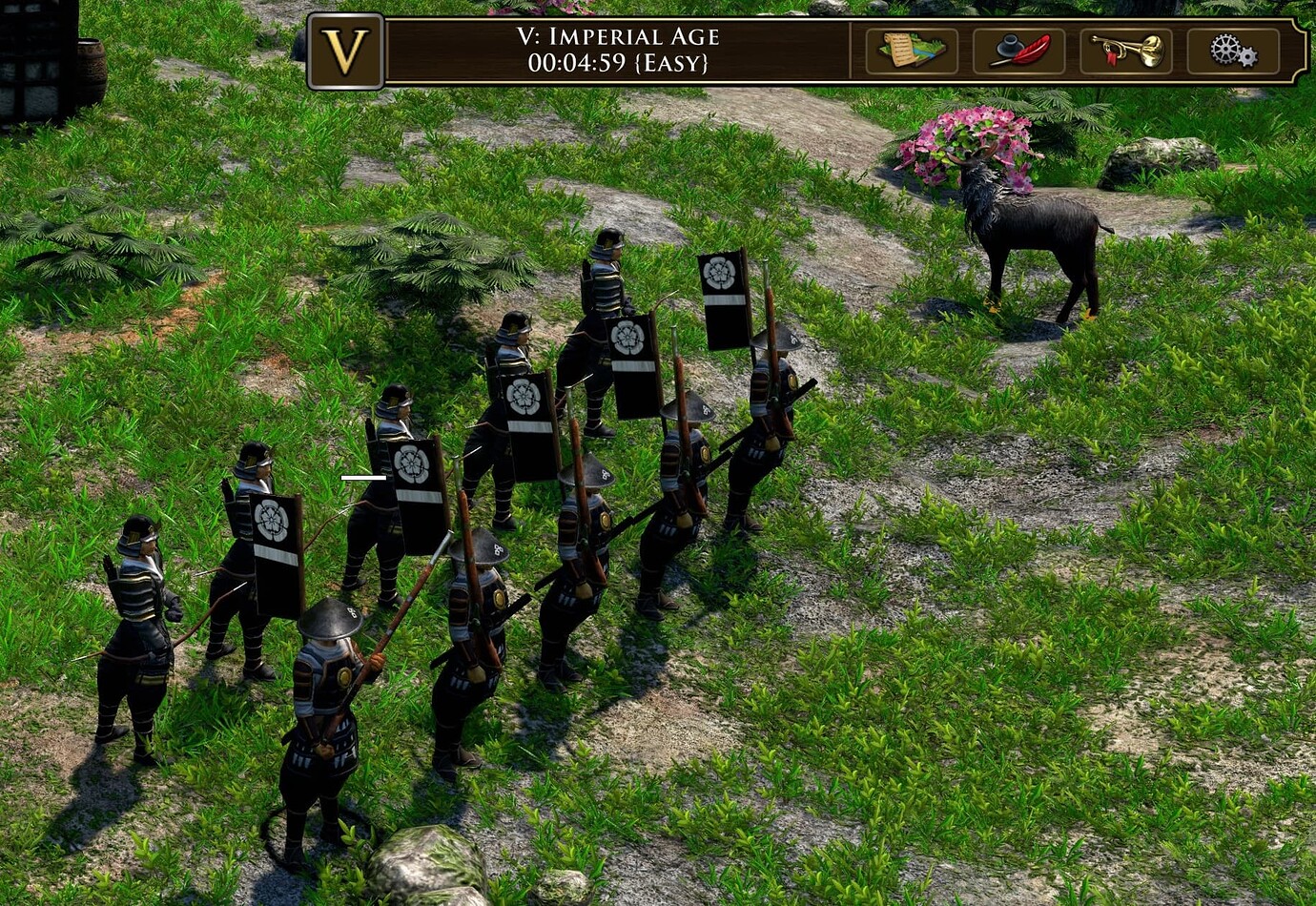Click the scroll map icon's framed panel
The height and width of the screenshot is (906, 1316).
click(x=911, y=52)
